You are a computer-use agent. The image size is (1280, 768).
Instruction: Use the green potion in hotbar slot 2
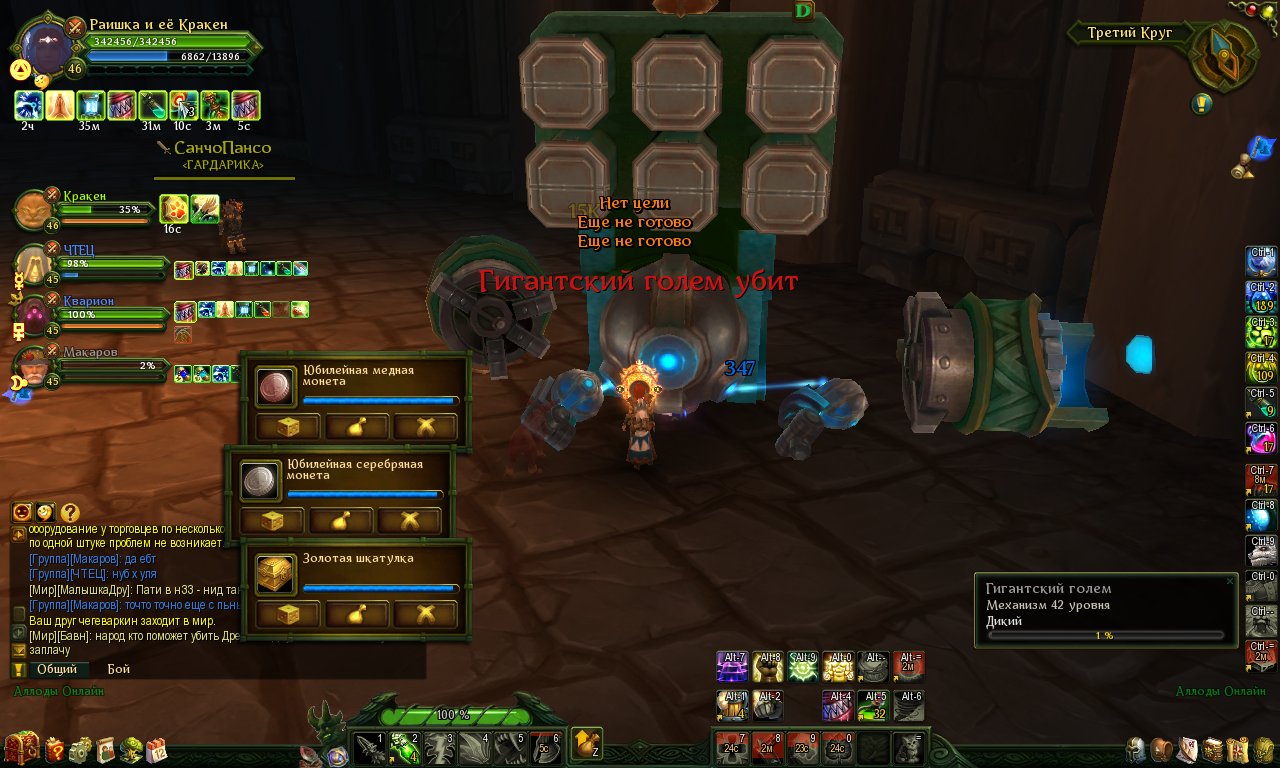403,748
